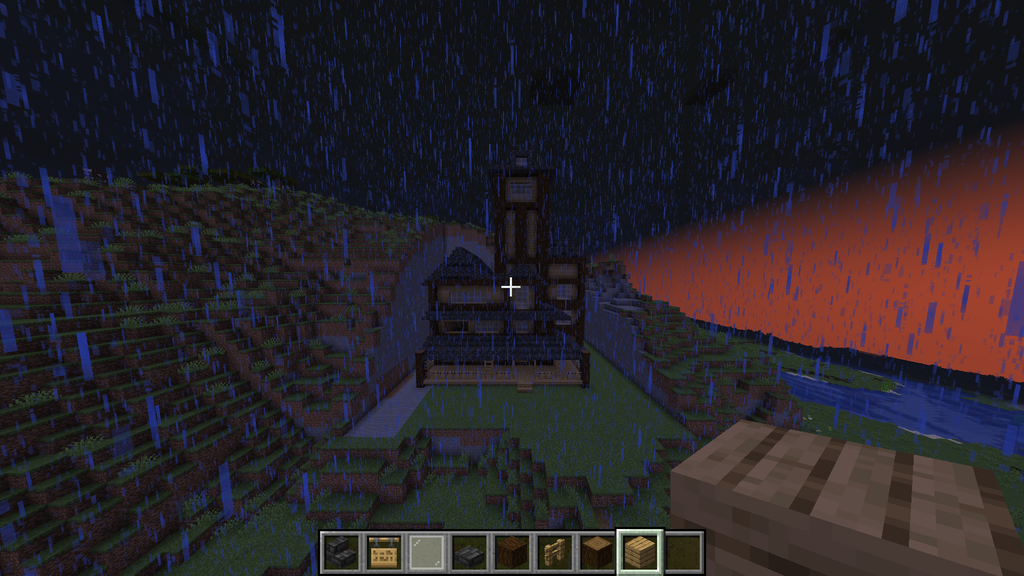Pick the dark stone slab slot
Screen dimensions: 1024x576
[x=468, y=552]
